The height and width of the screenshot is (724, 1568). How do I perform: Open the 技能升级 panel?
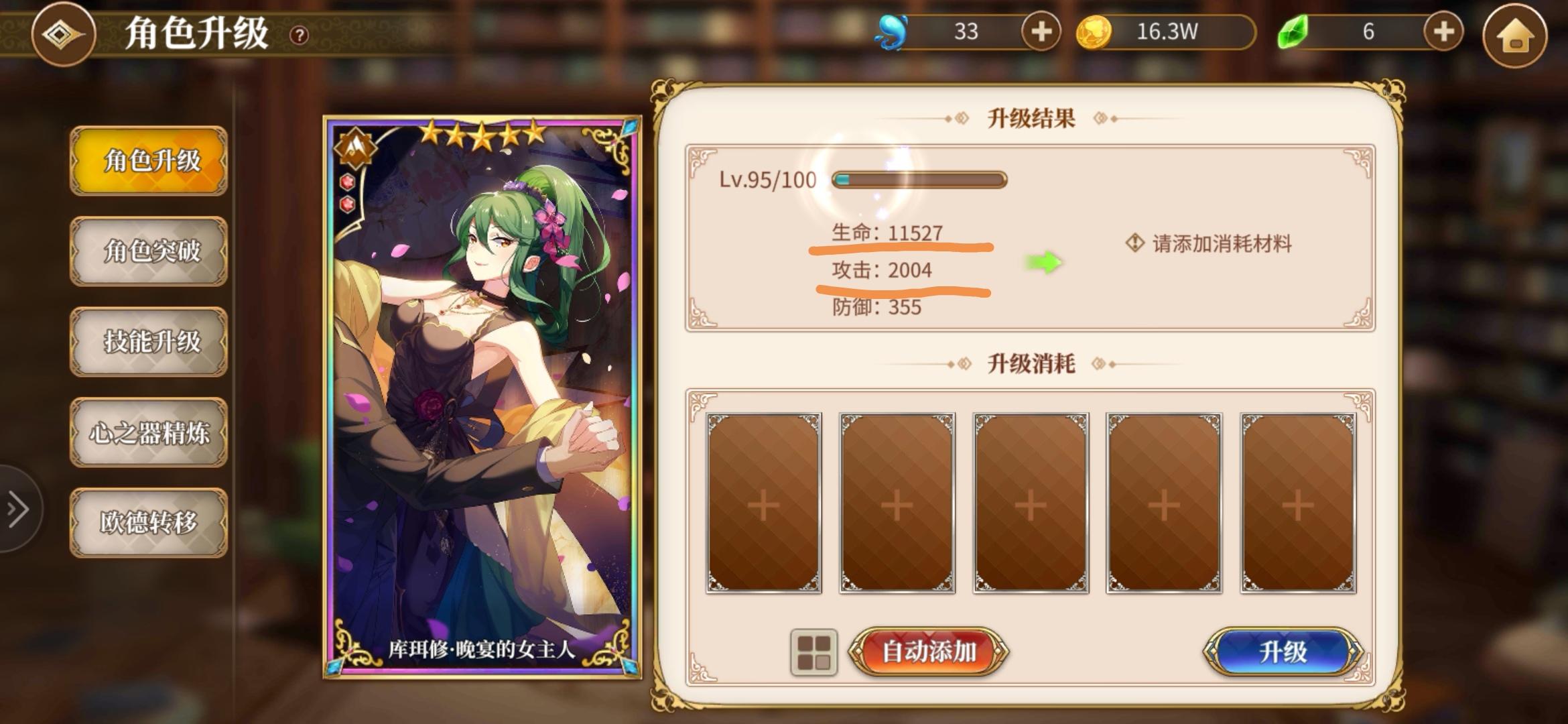tap(149, 342)
